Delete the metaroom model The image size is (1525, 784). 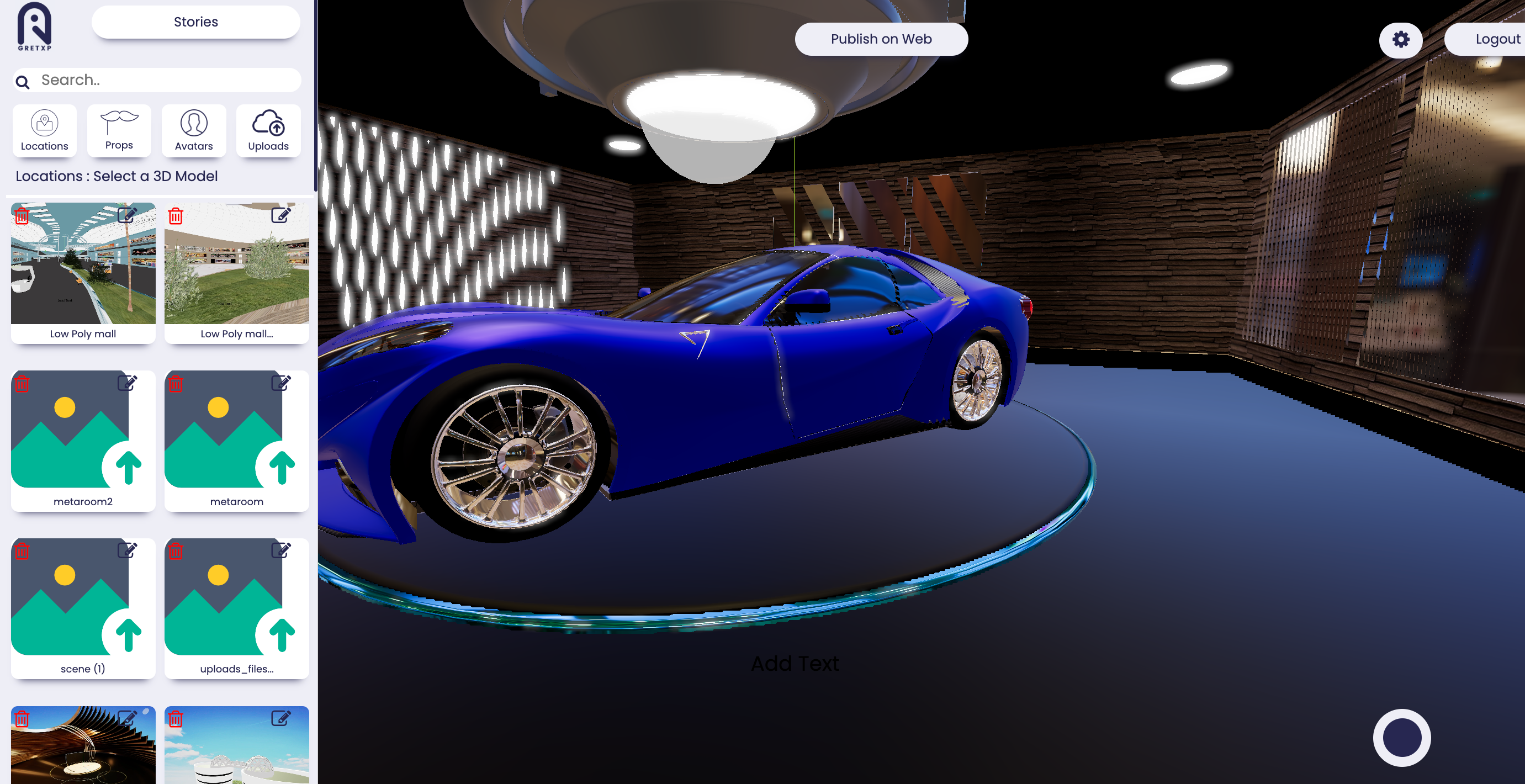(x=176, y=384)
